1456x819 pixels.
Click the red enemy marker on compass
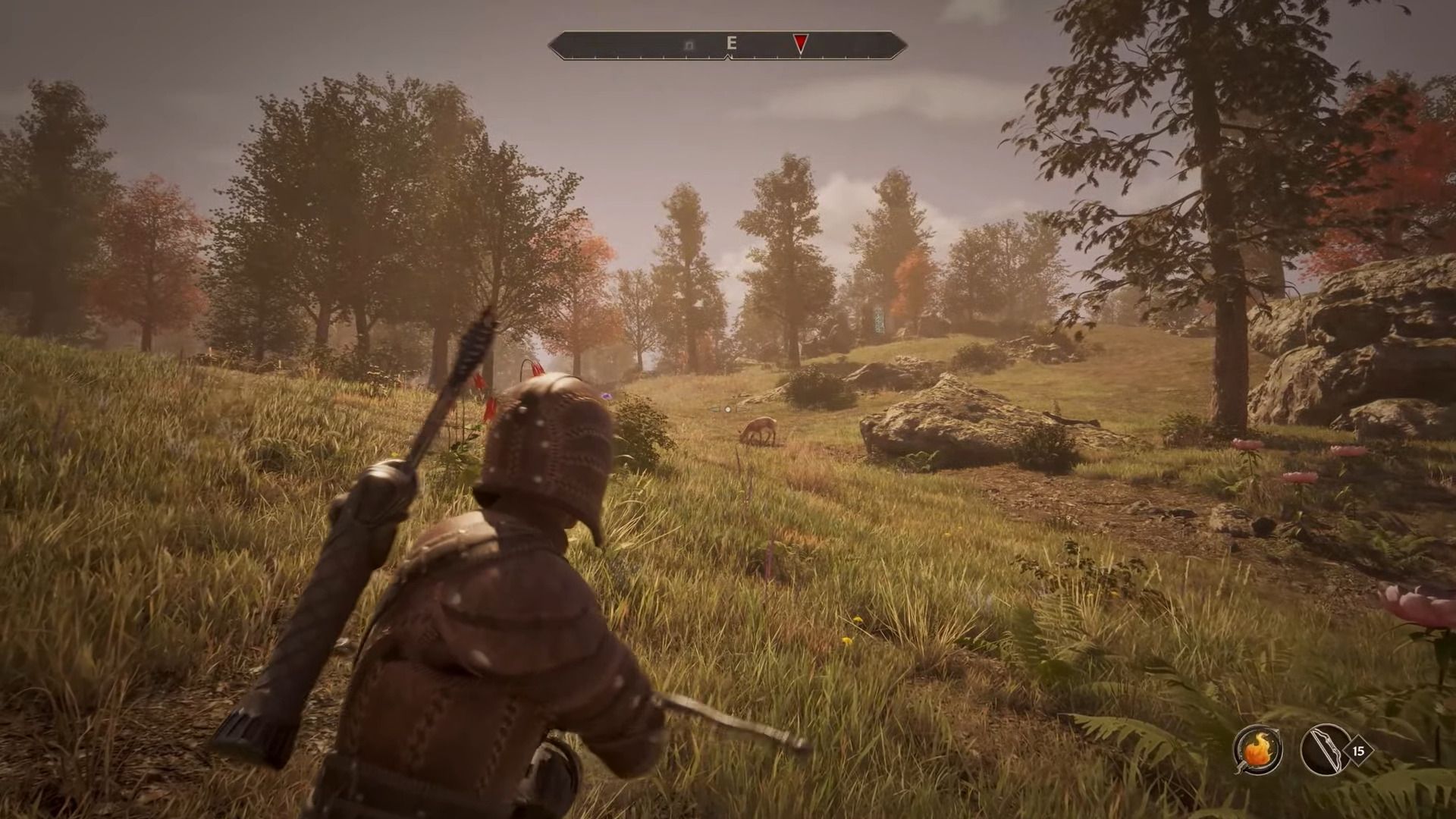[x=800, y=45]
